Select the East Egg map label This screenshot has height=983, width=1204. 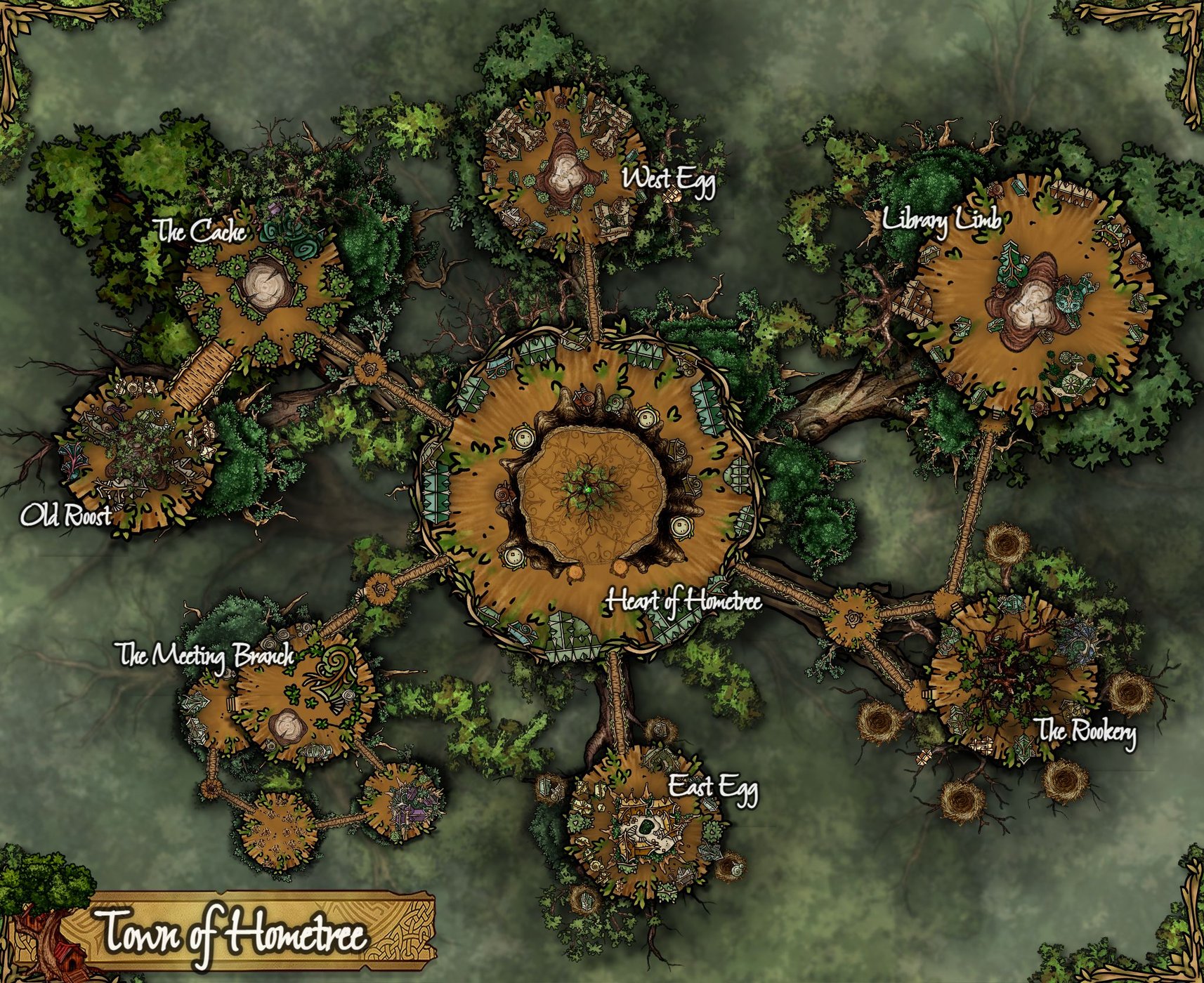(x=712, y=787)
